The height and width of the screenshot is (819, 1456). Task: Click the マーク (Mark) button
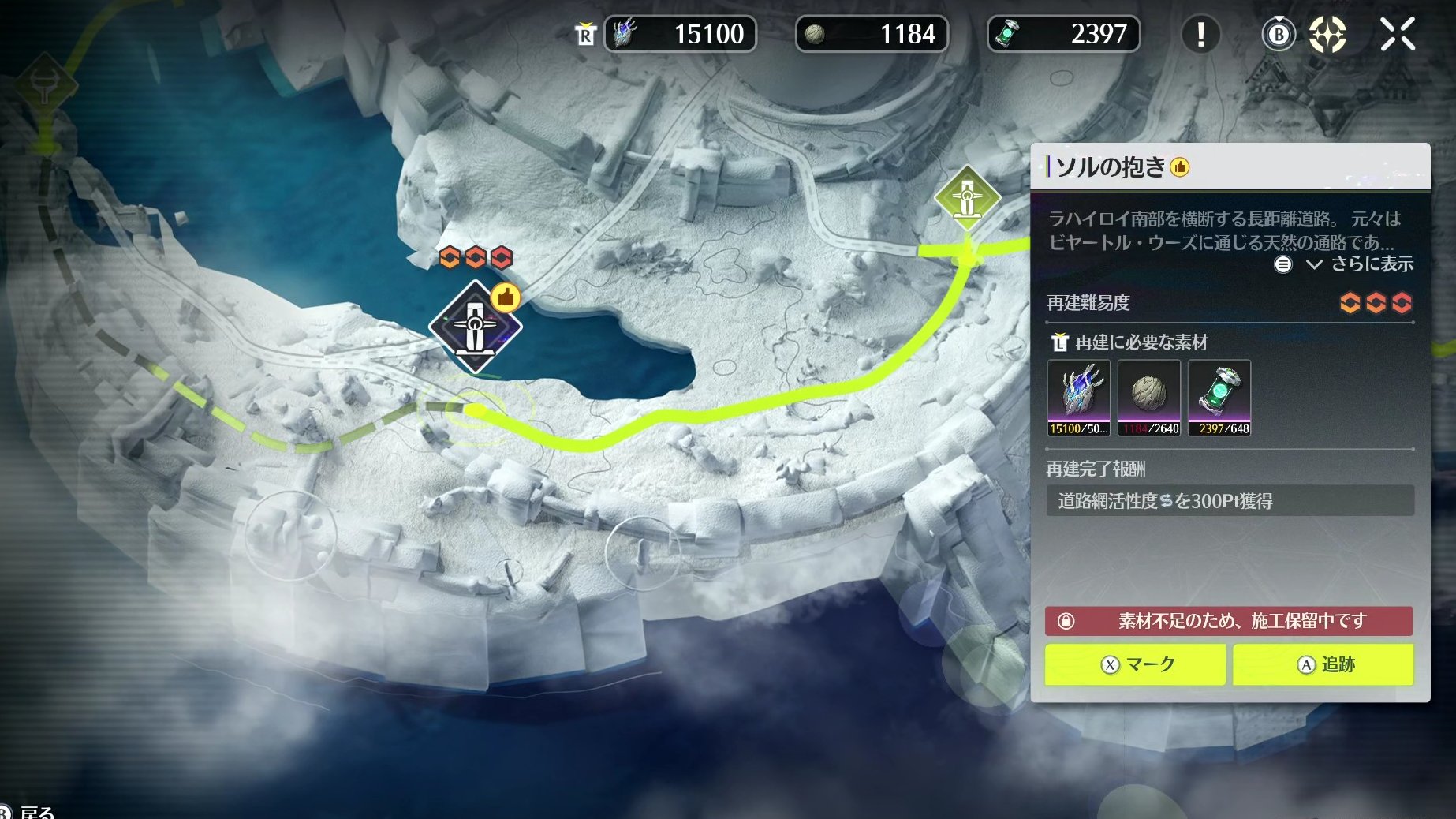point(1135,664)
